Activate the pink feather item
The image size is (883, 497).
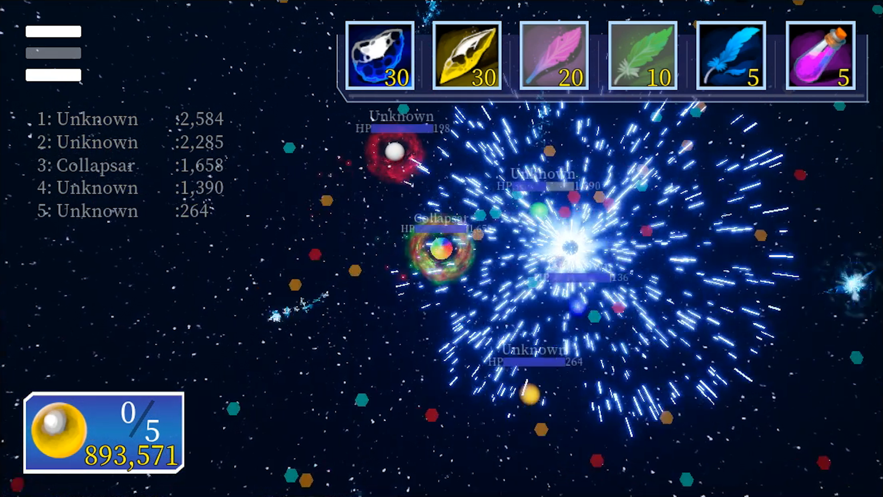click(555, 57)
